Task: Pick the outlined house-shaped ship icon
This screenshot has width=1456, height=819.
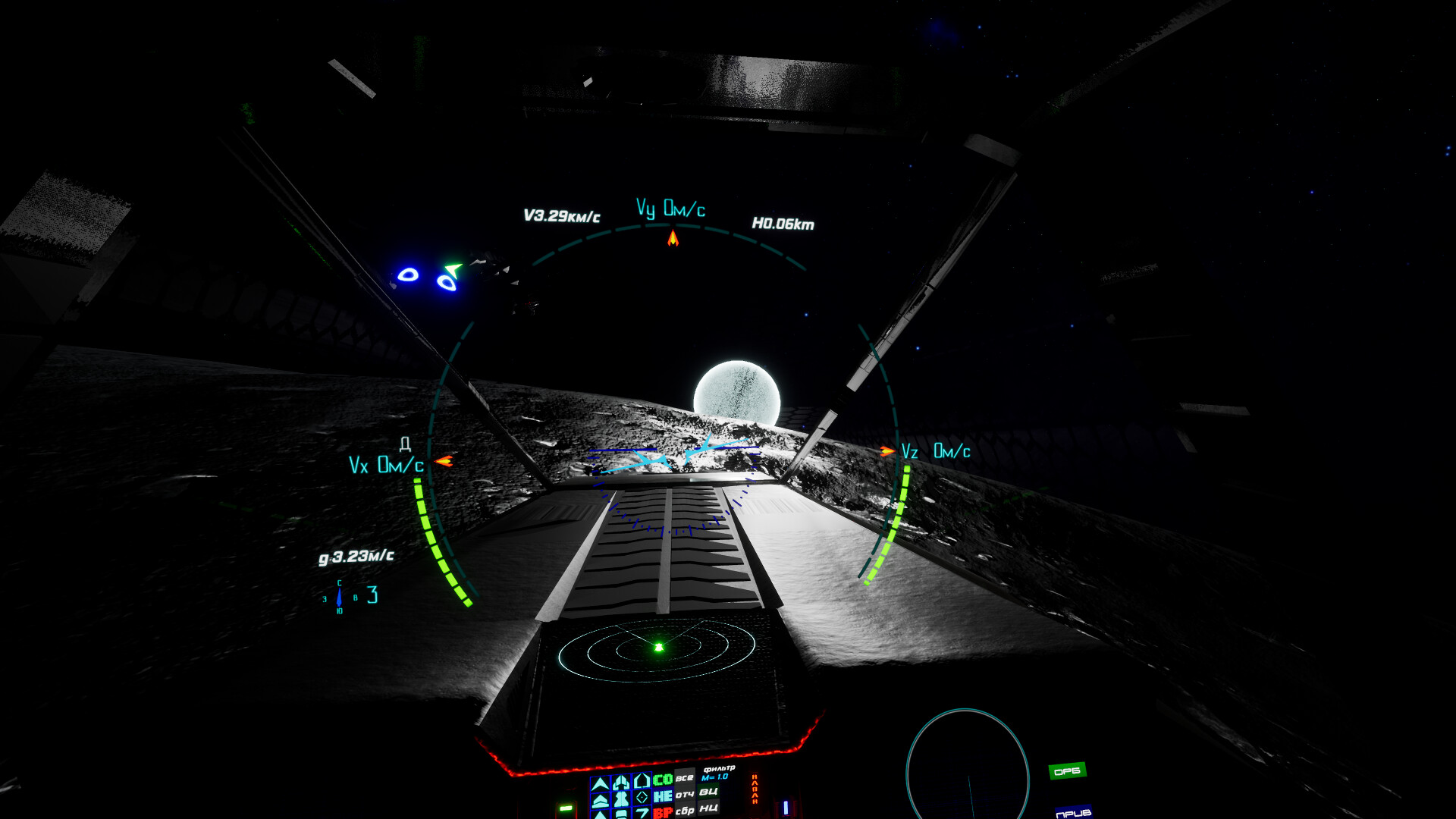Action: coord(642,780)
